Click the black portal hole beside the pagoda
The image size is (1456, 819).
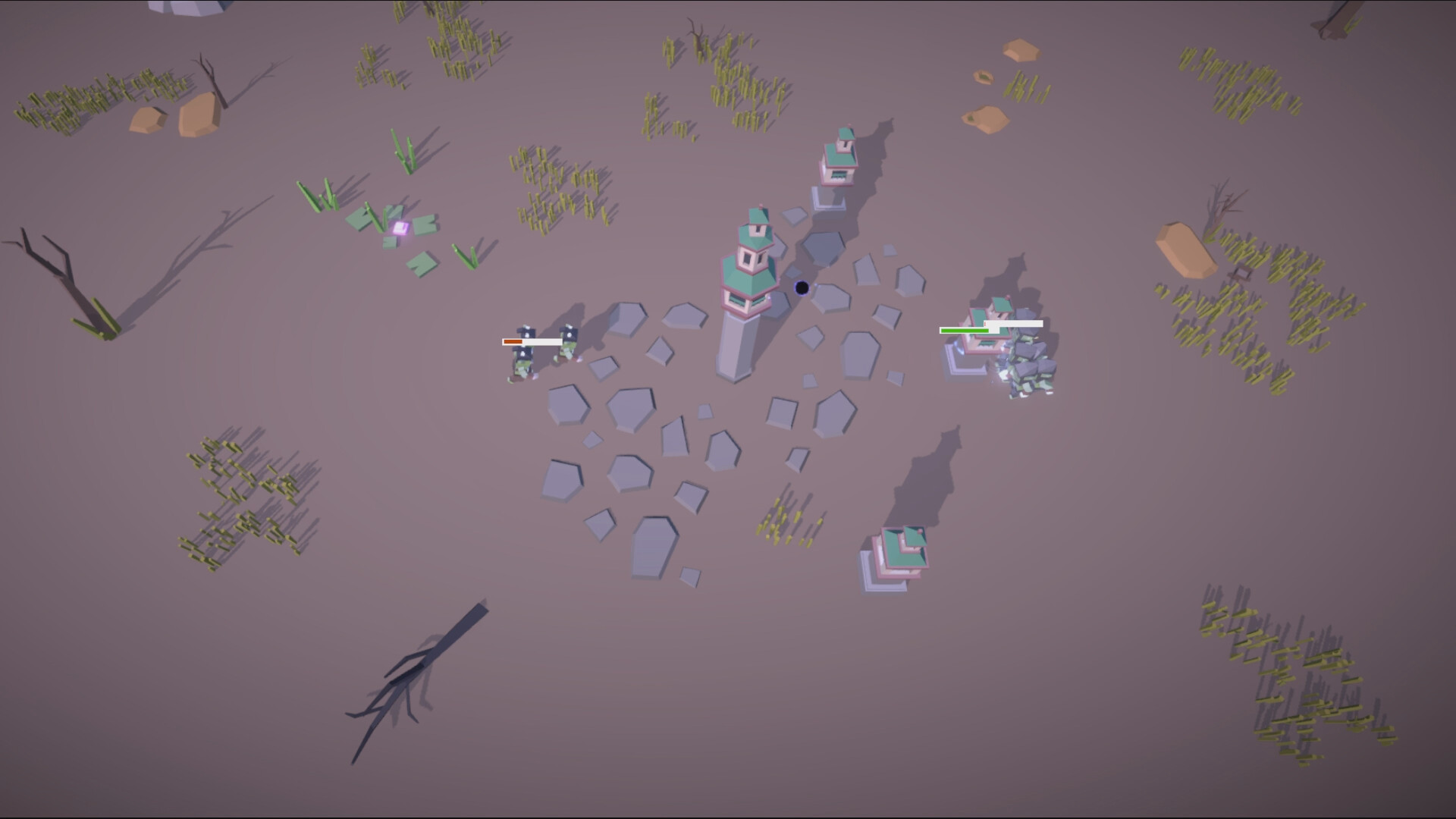click(x=801, y=287)
